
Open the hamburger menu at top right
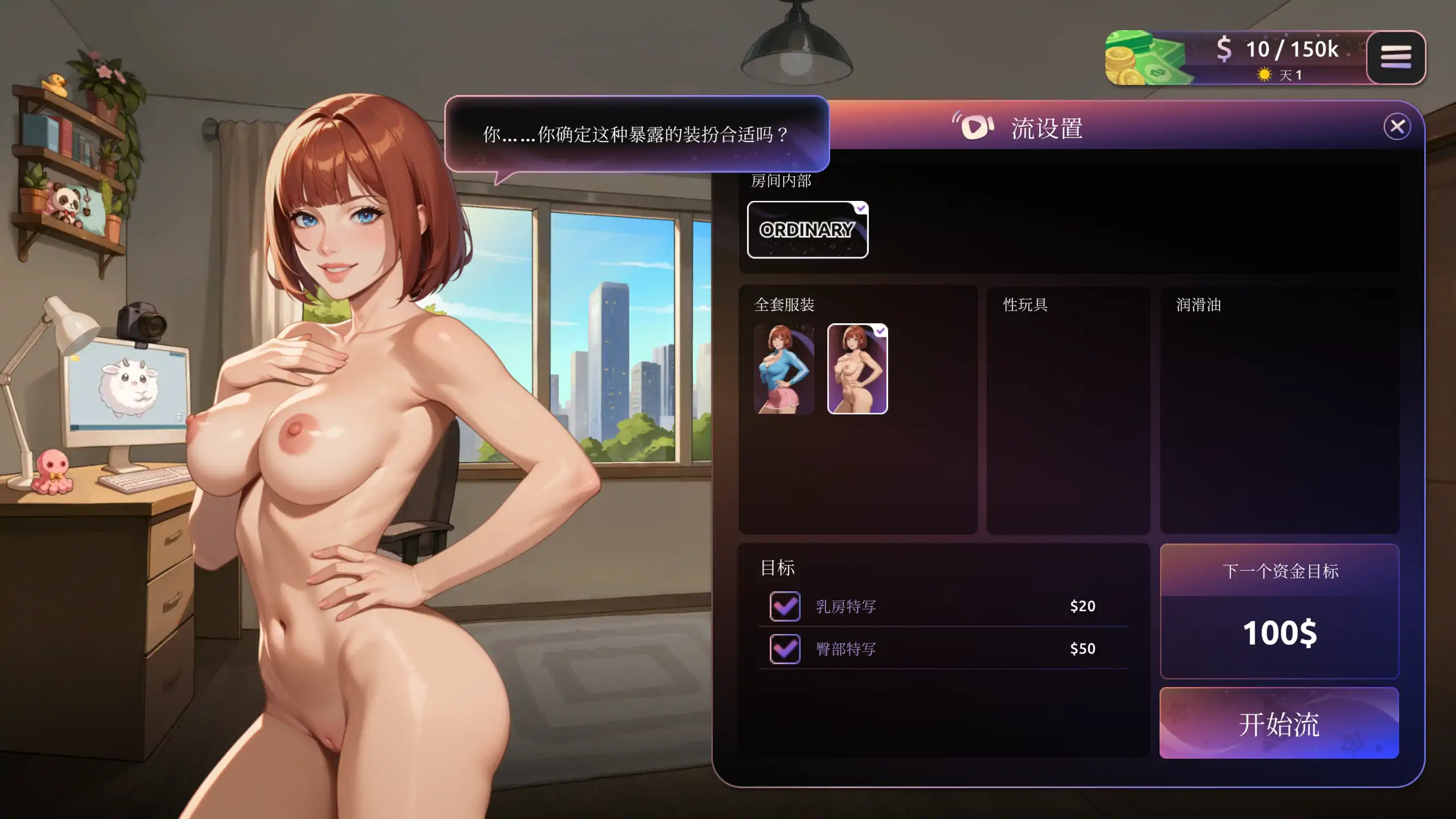click(x=1396, y=57)
